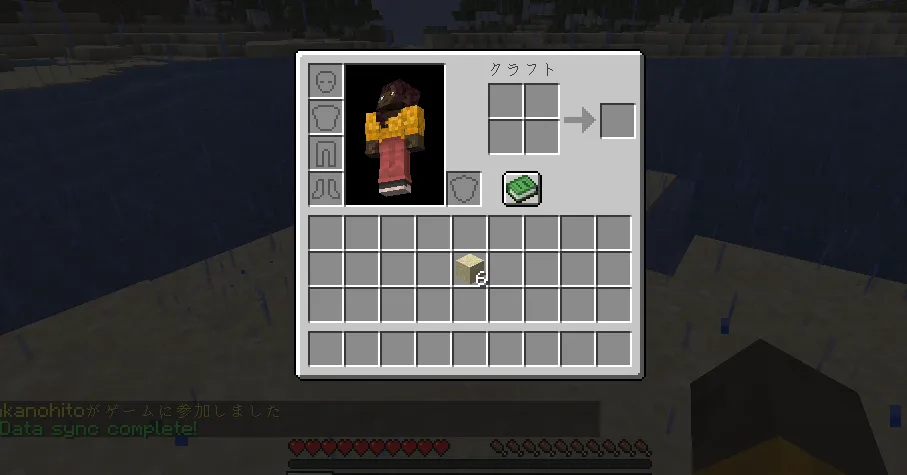The height and width of the screenshot is (475, 907).
Task: Select the shield off-hand slot
Action: tap(463, 188)
